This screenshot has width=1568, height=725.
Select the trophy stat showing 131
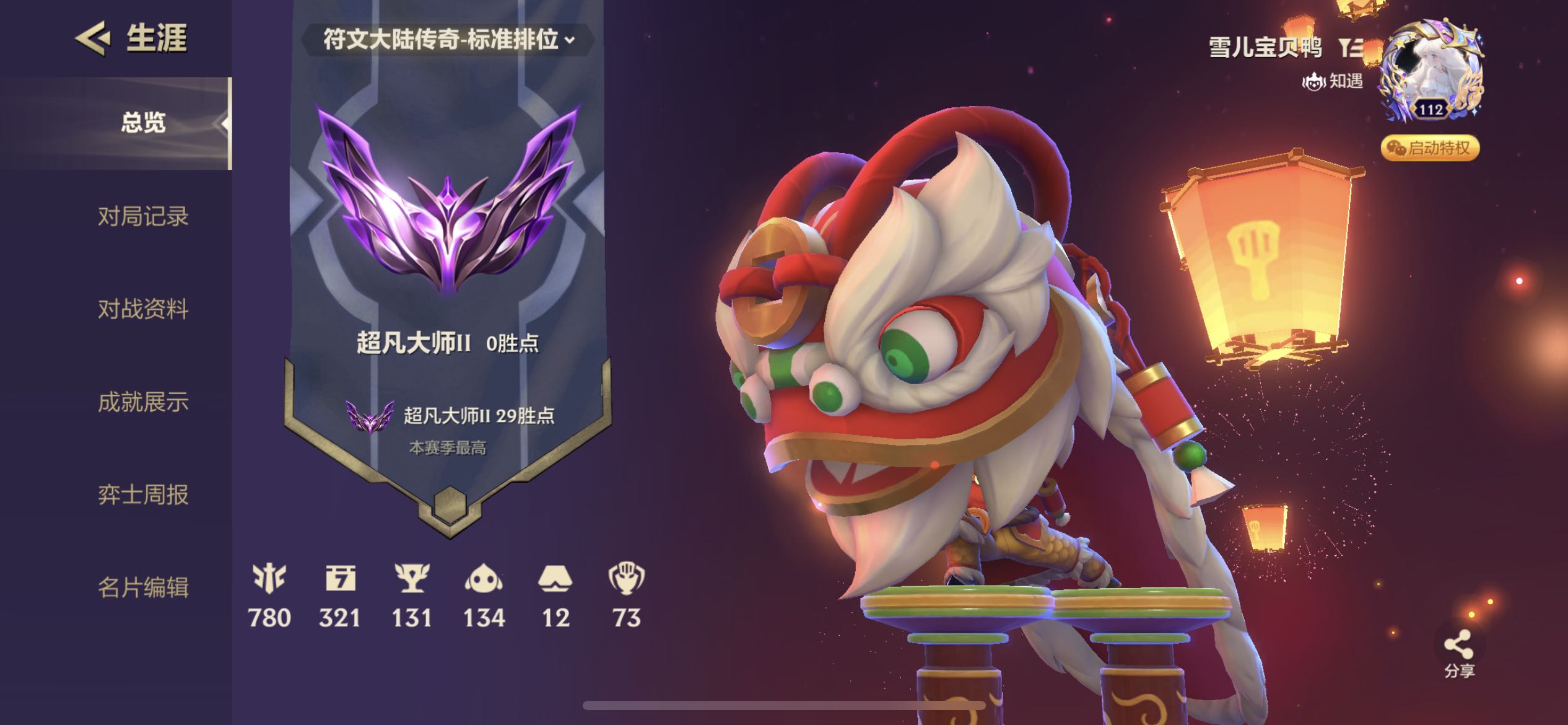point(412,595)
